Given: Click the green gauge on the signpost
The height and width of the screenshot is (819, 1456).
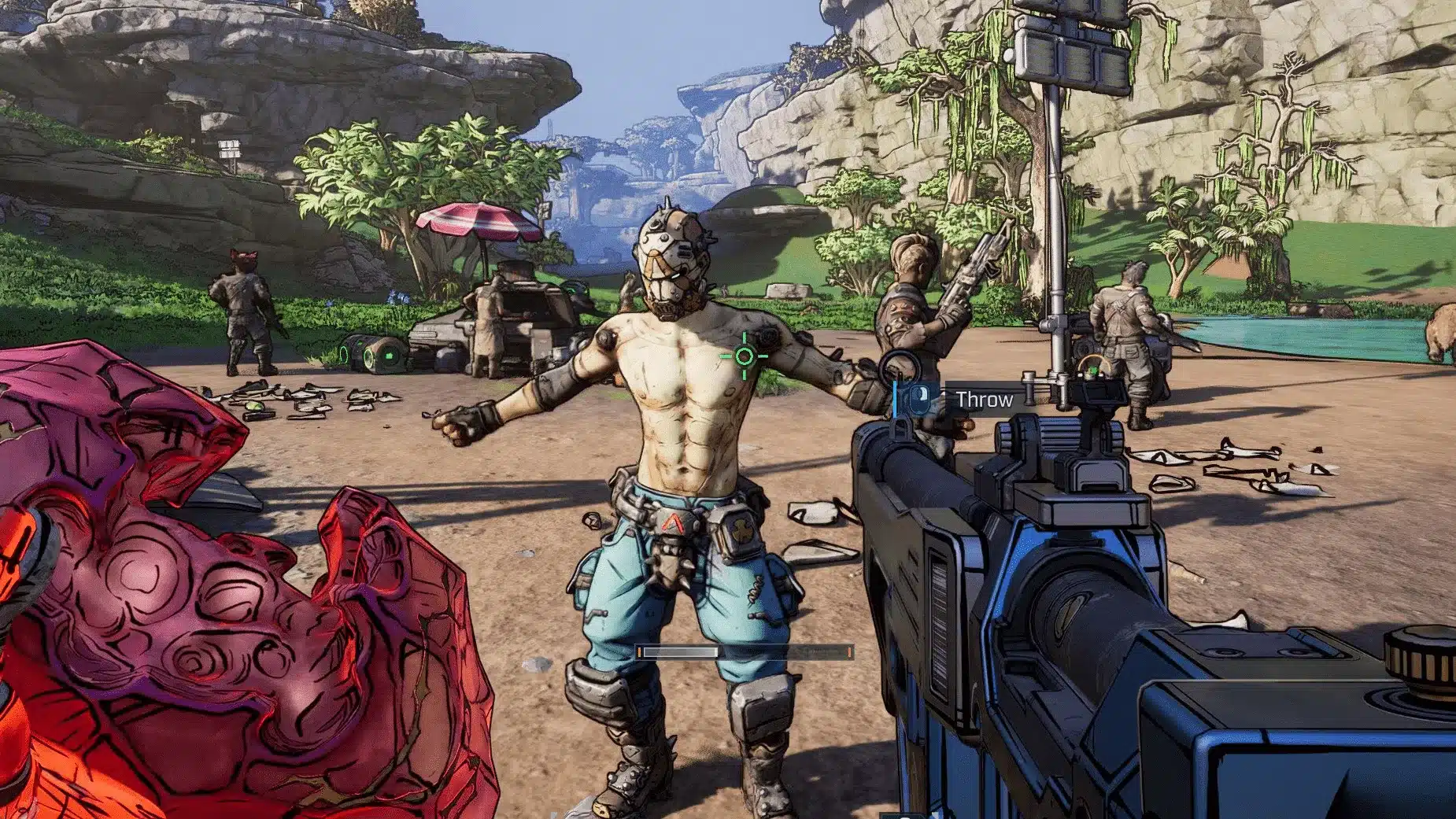Looking at the screenshot, I should click(x=1092, y=368).
